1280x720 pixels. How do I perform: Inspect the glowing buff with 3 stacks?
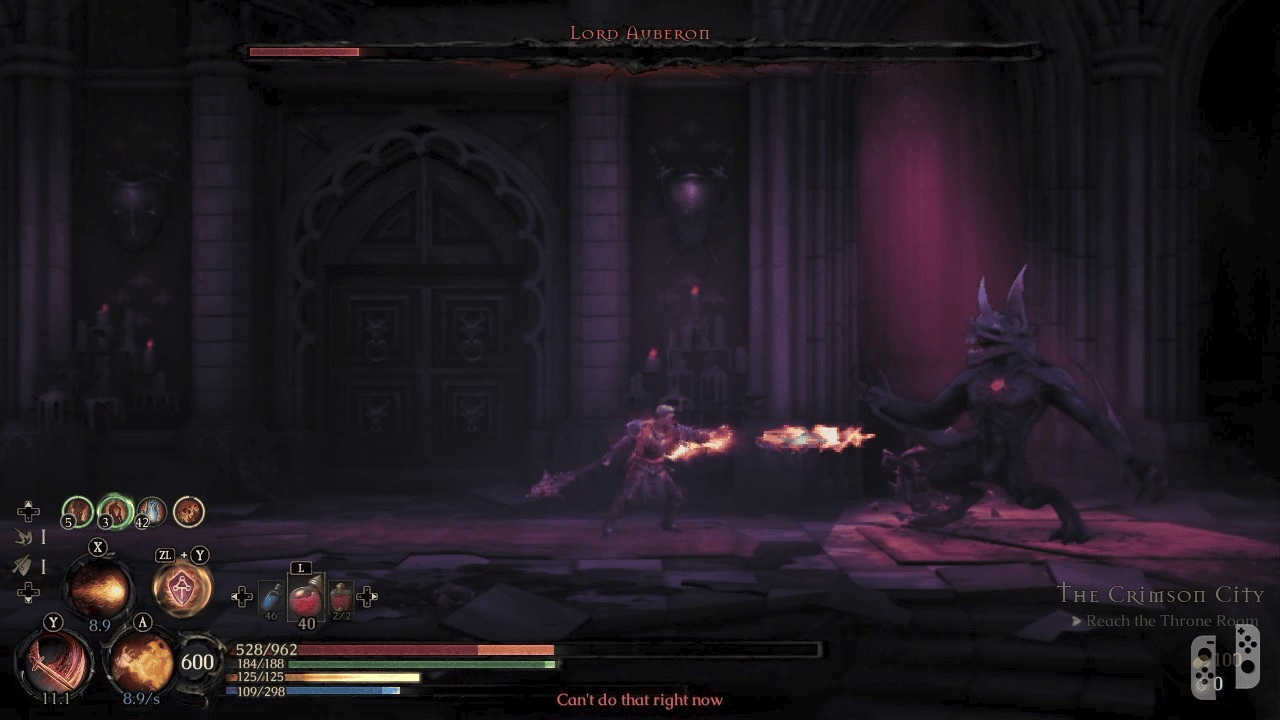116,512
